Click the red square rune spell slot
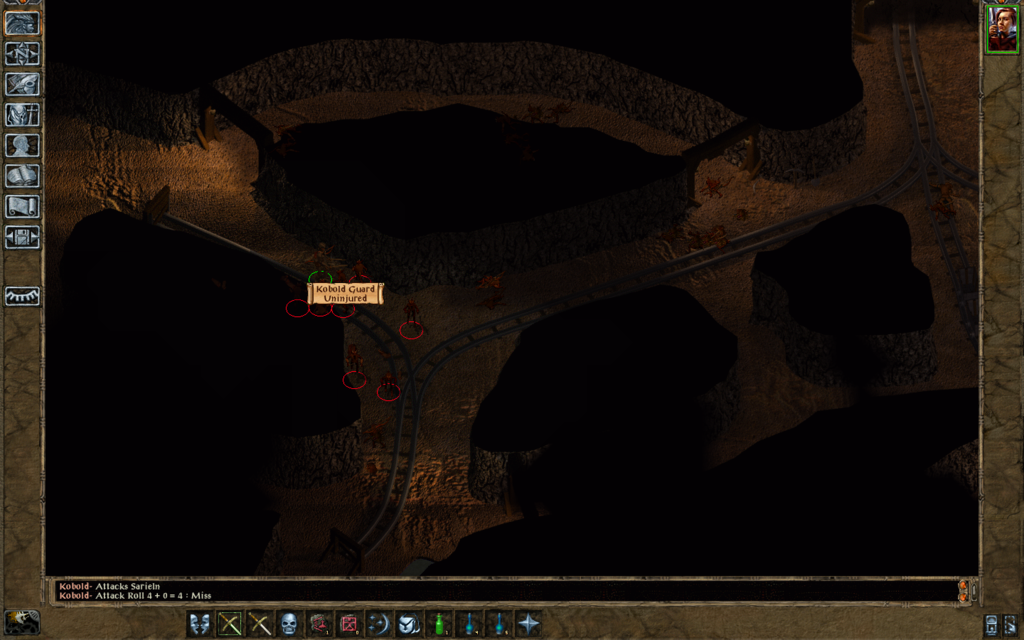Viewport: 1024px width, 640px height. (x=349, y=624)
